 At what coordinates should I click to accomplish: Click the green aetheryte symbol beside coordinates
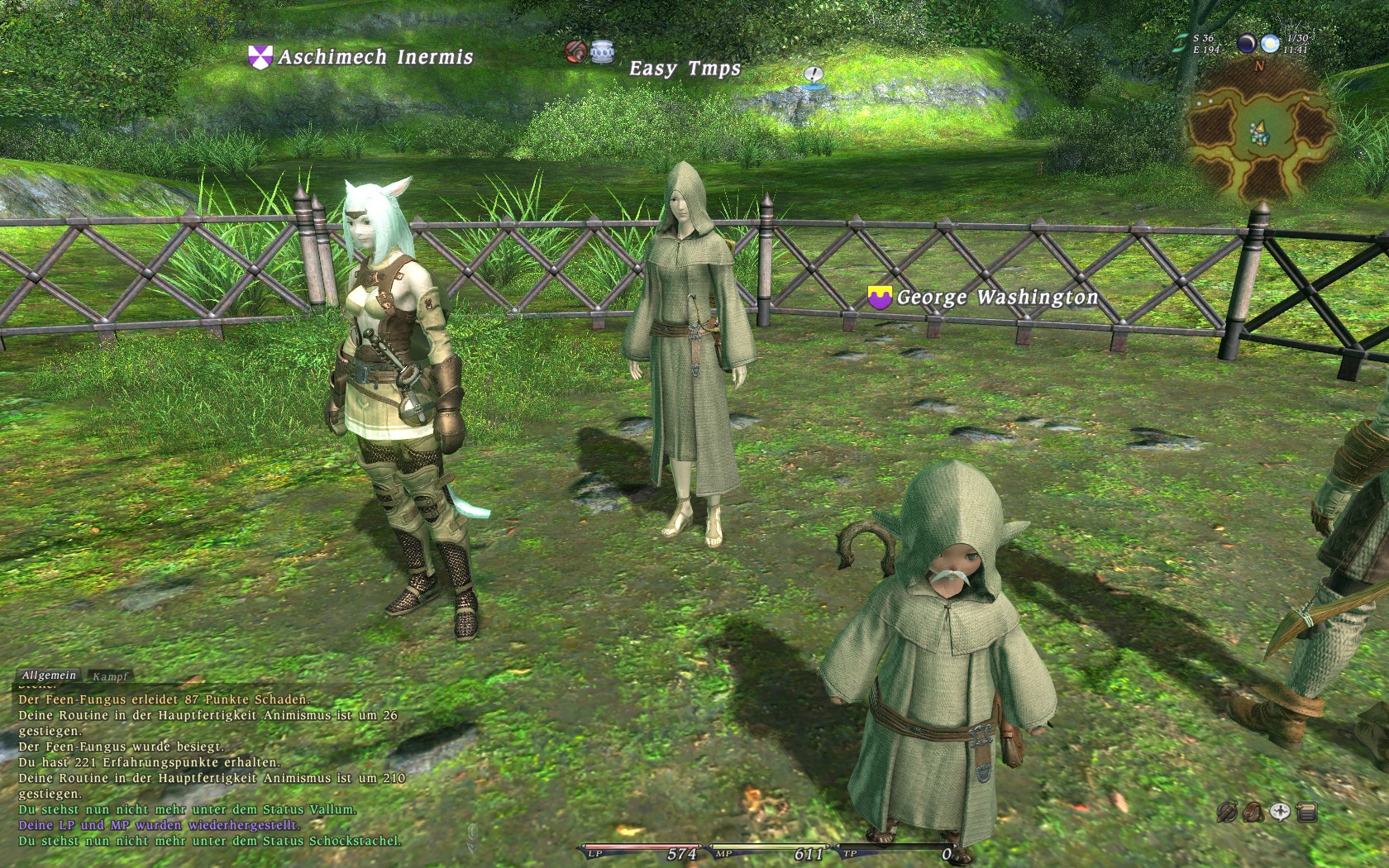click(1180, 44)
